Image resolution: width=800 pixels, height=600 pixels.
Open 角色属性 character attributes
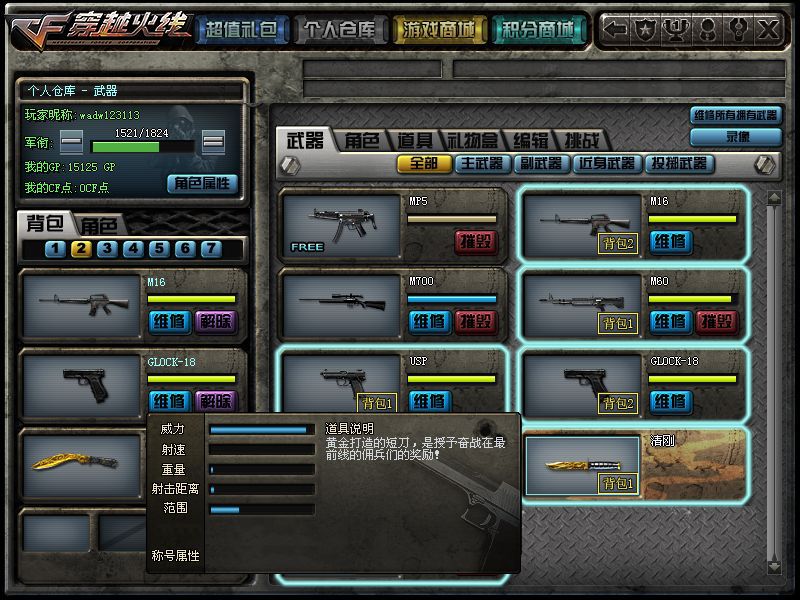tap(202, 183)
